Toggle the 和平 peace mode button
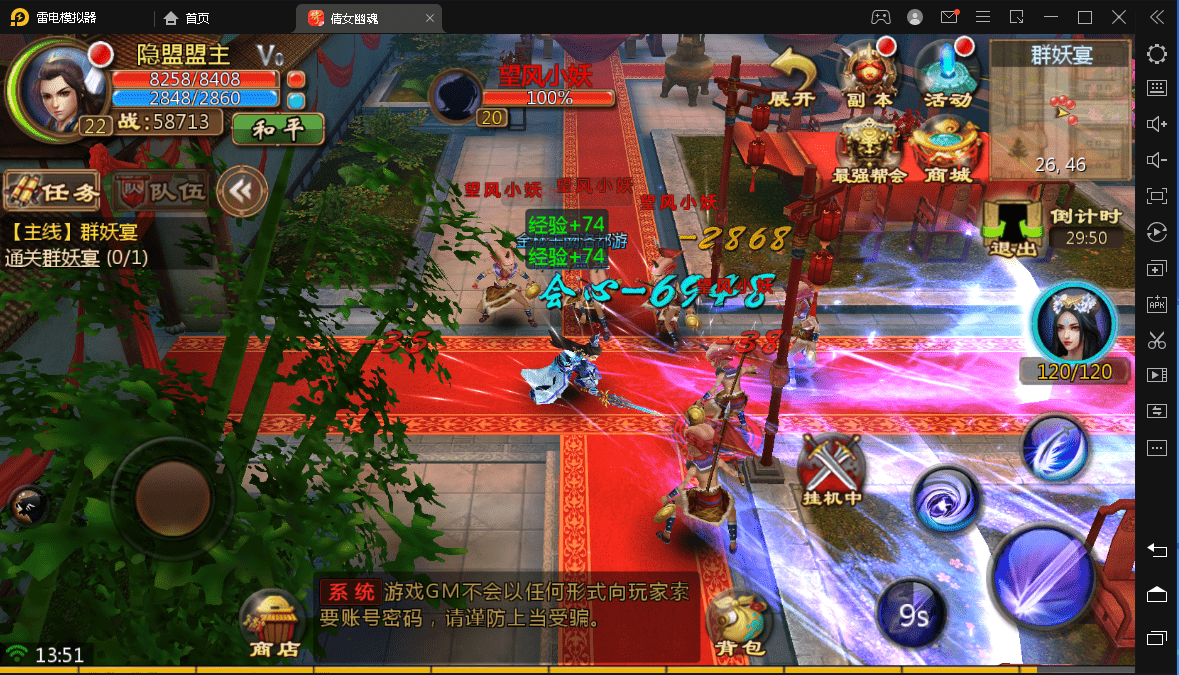 click(x=278, y=129)
